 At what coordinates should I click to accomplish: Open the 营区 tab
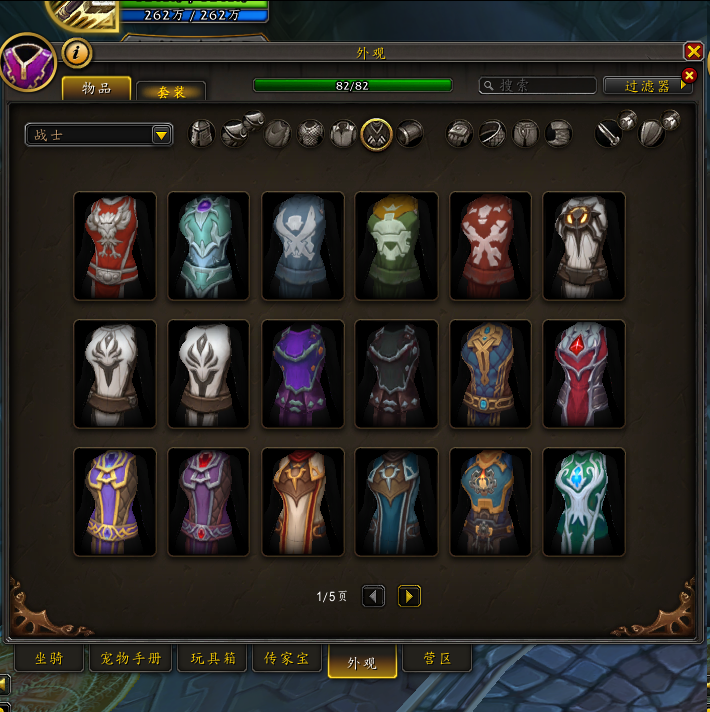[437, 659]
